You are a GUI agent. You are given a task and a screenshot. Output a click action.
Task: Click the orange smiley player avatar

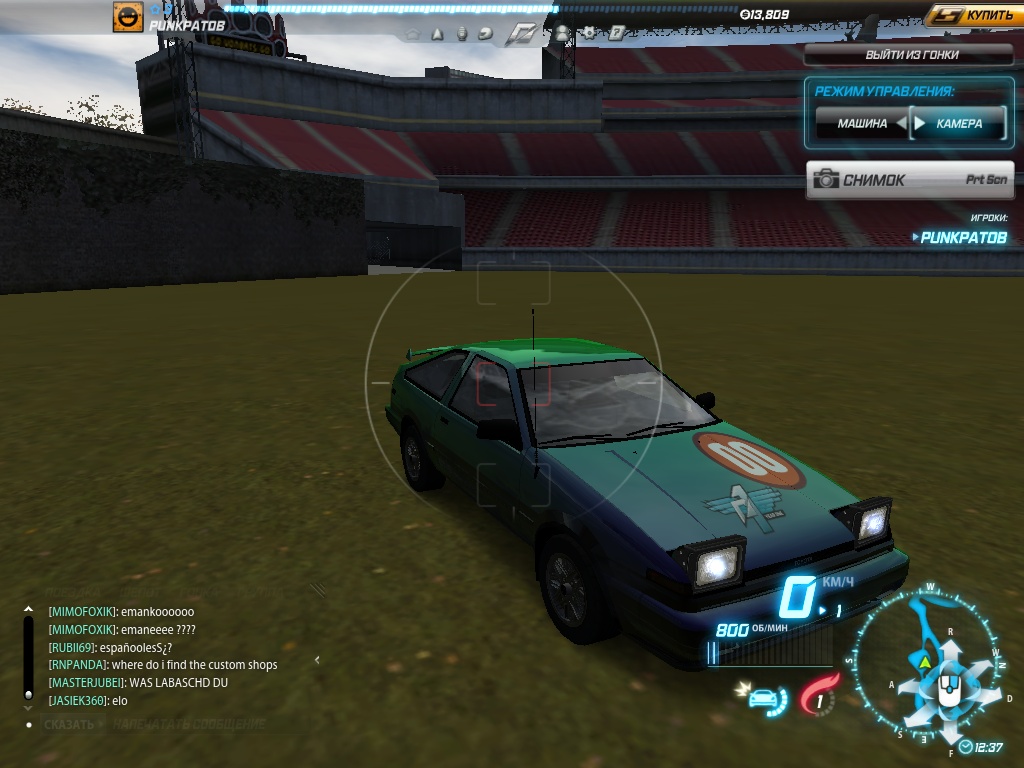click(128, 17)
